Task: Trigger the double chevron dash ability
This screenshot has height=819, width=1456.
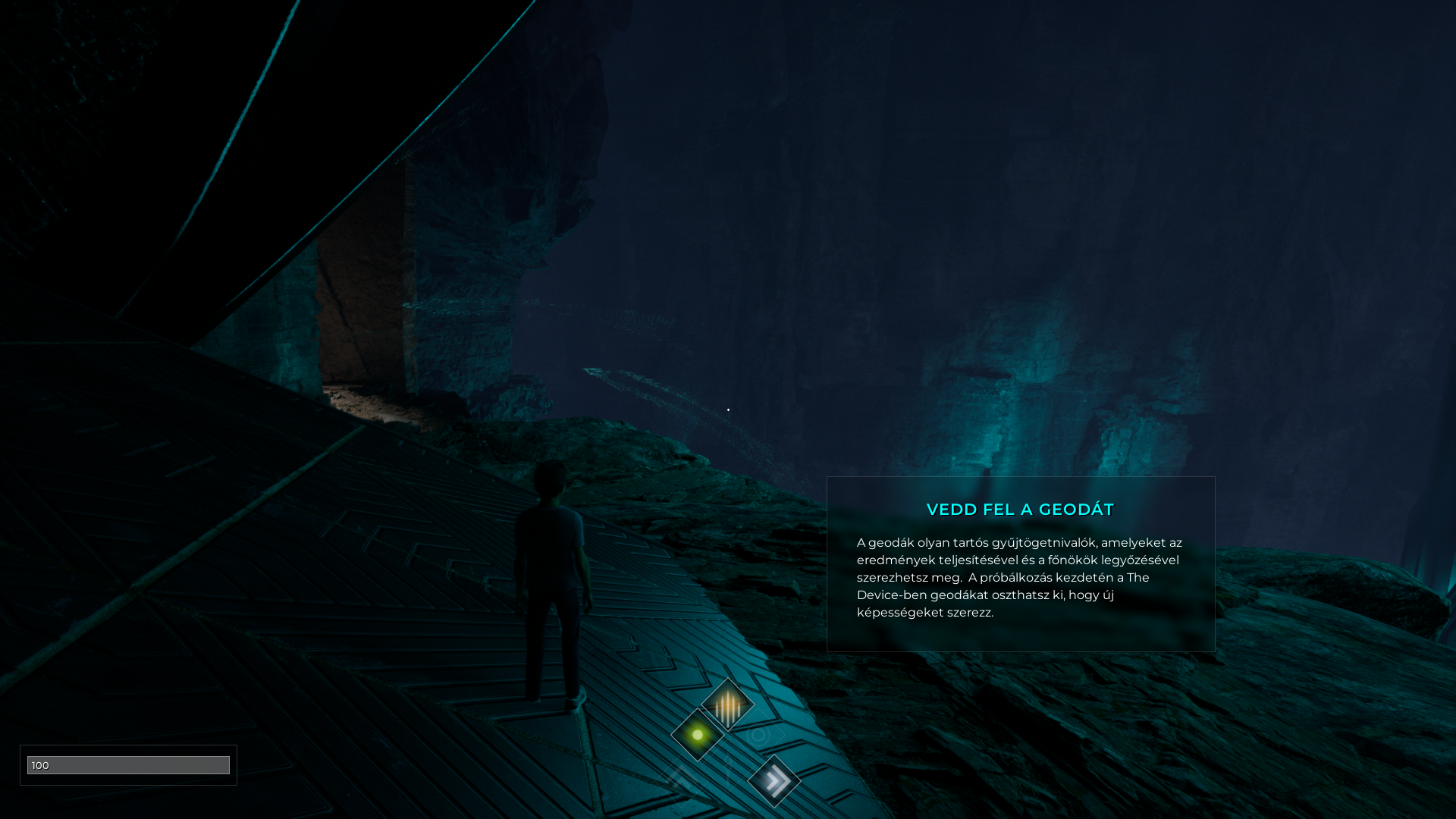Action: tap(774, 780)
